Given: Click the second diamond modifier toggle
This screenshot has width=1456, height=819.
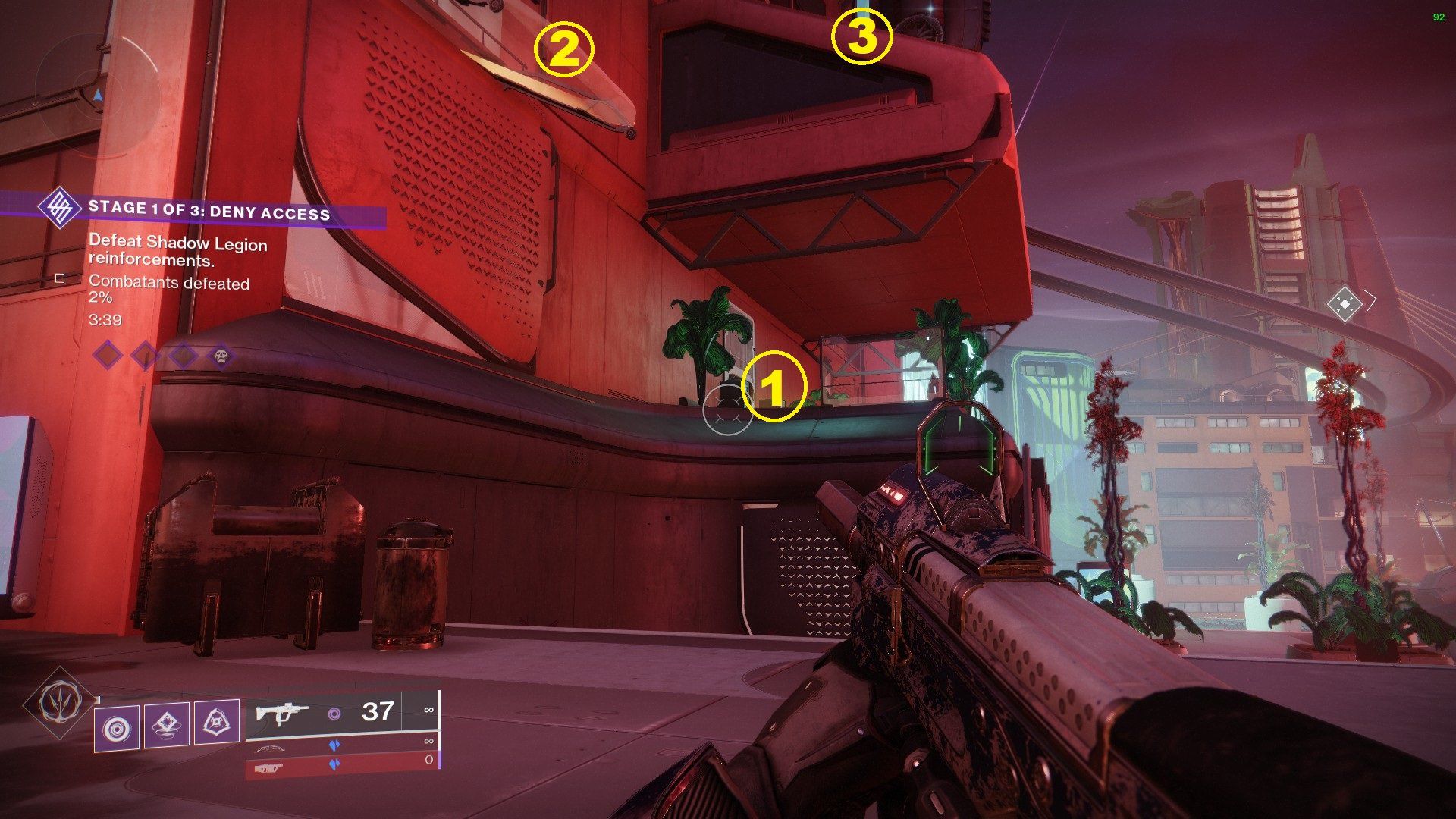Looking at the screenshot, I should tap(143, 354).
